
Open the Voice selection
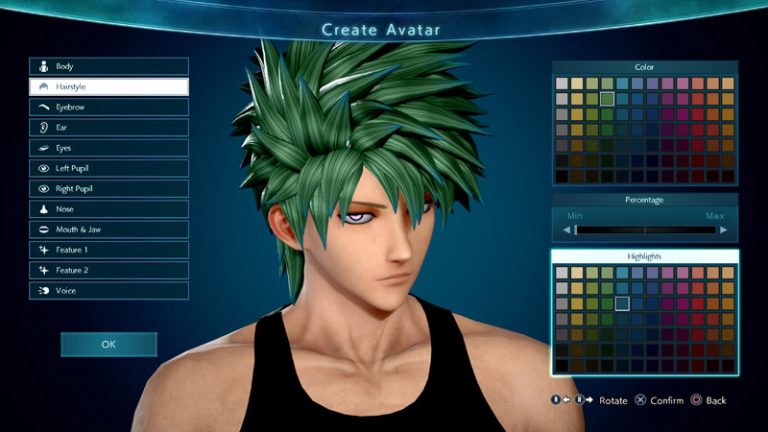coord(108,291)
